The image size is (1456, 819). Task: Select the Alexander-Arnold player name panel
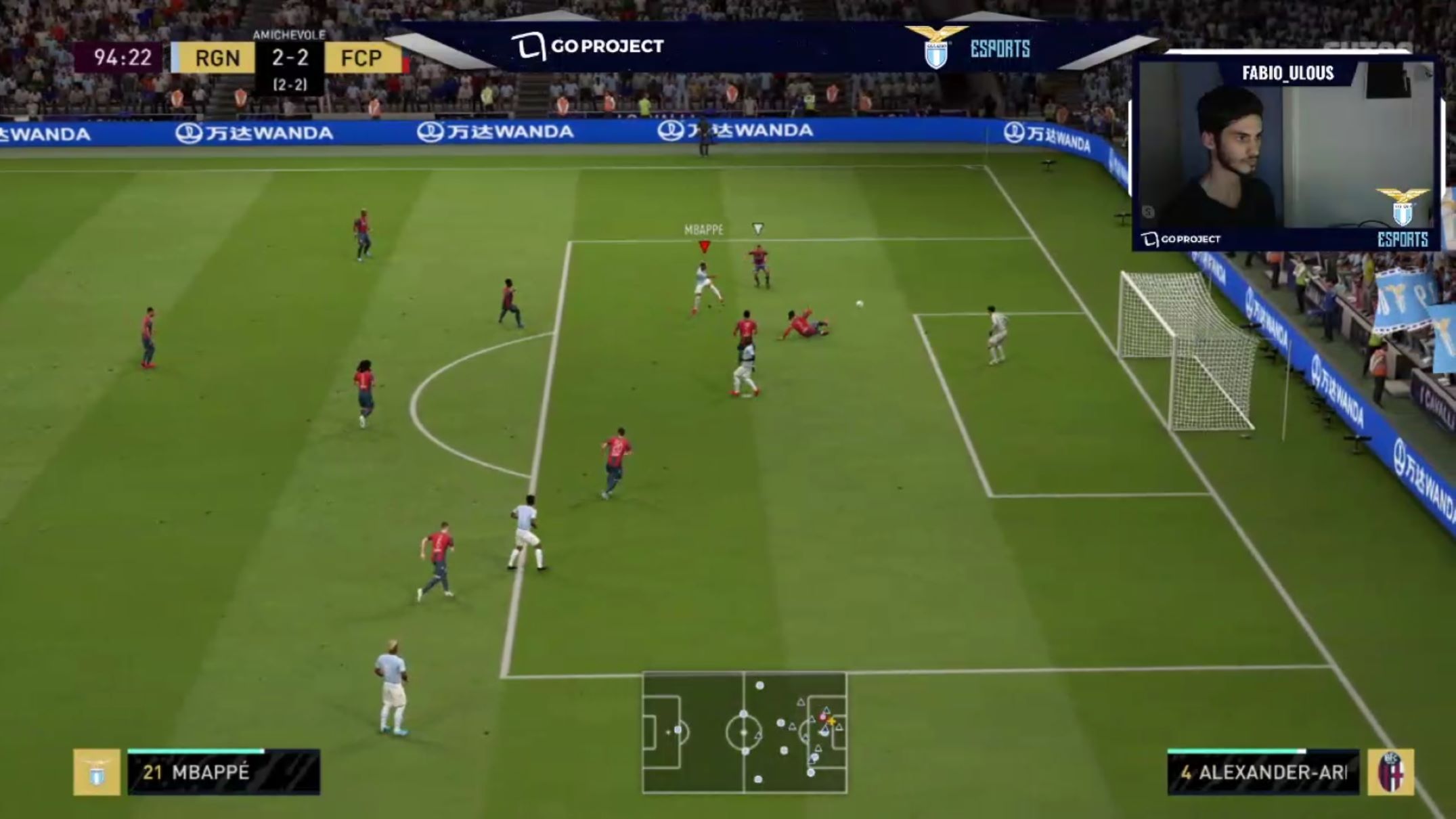click(x=1263, y=772)
